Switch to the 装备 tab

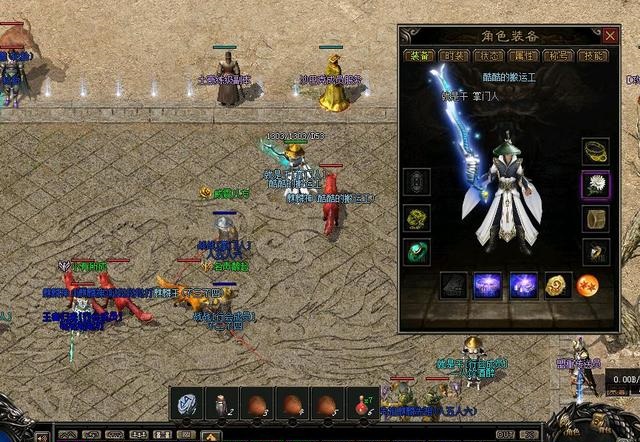420,56
